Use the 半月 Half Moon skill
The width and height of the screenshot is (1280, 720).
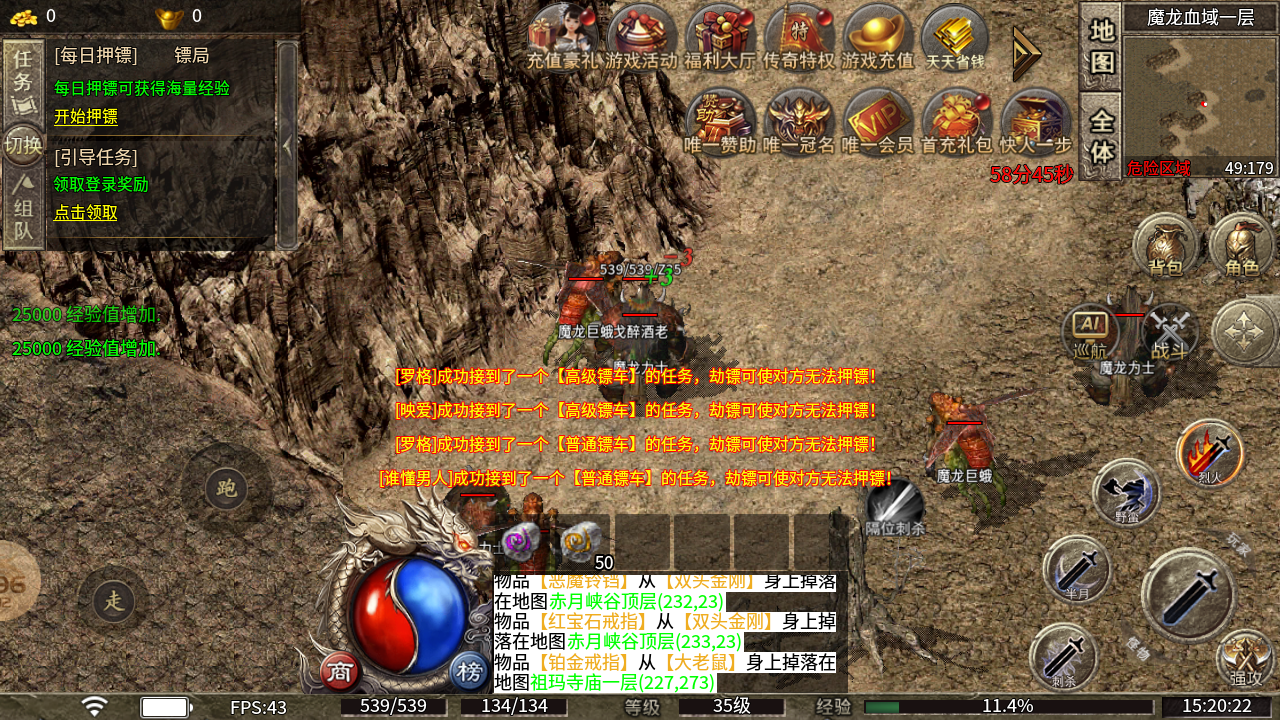1078,568
